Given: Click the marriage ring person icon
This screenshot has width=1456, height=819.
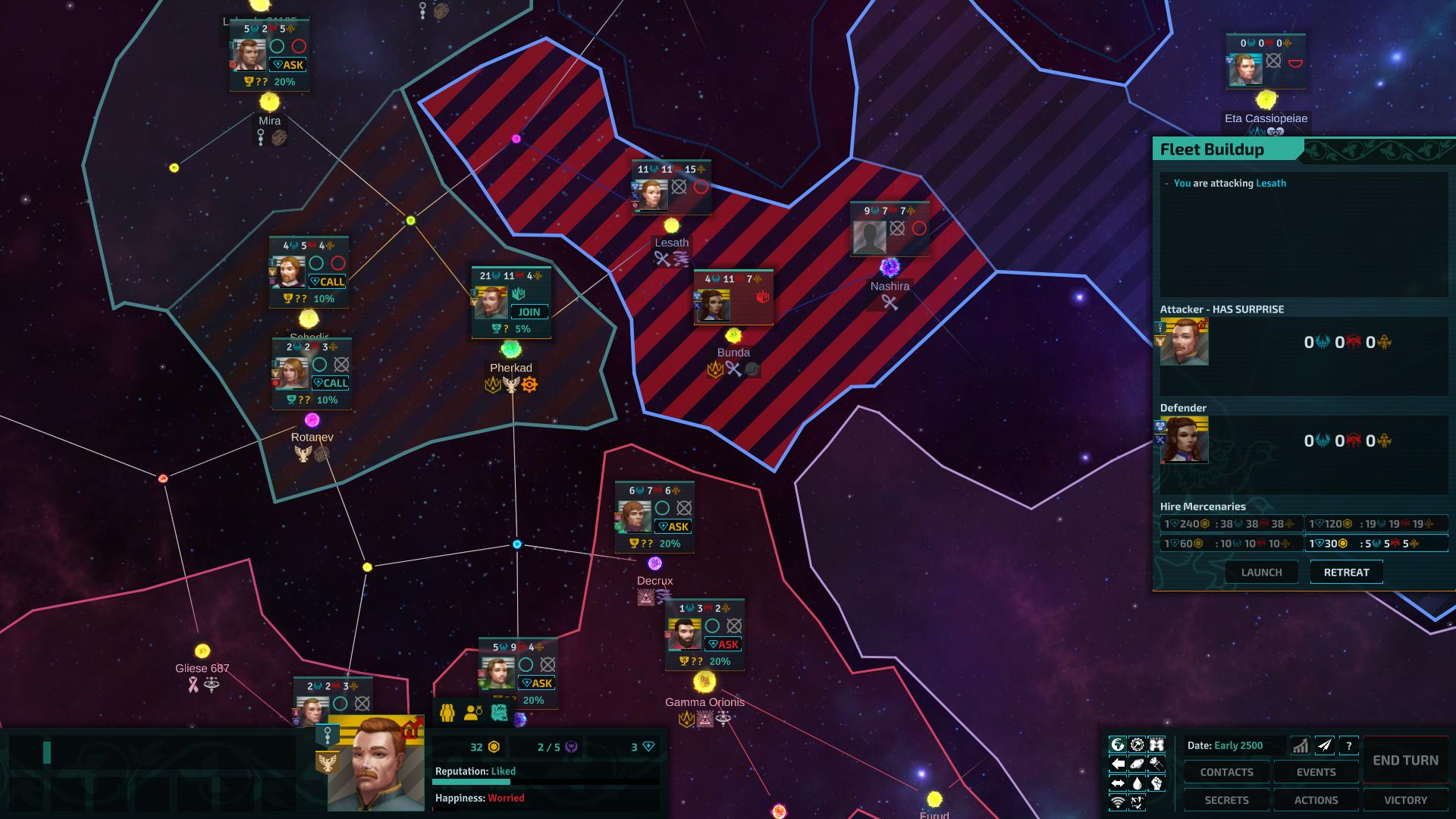Looking at the screenshot, I should [x=473, y=711].
